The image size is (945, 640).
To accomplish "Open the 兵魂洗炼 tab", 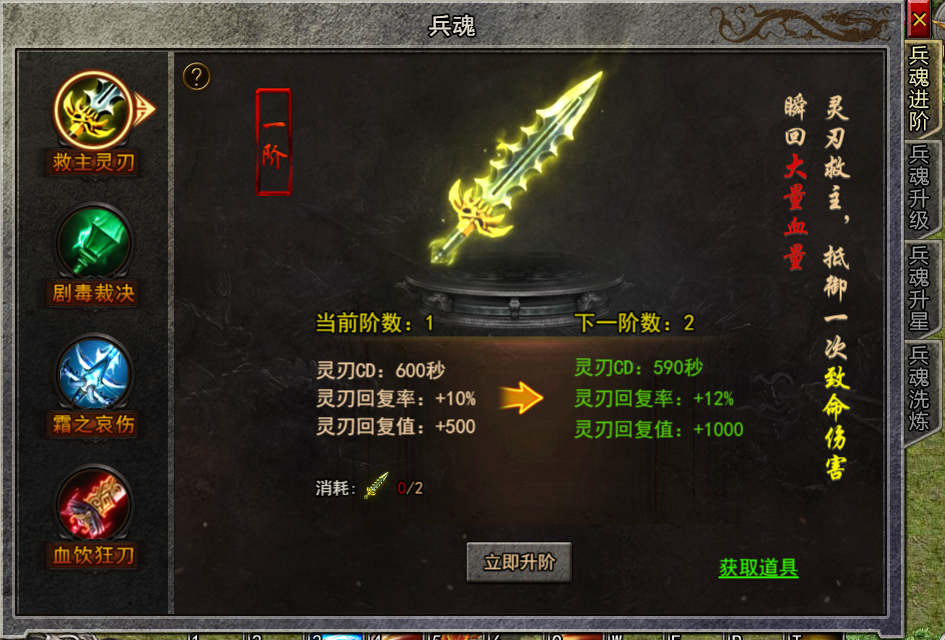I will [x=919, y=387].
